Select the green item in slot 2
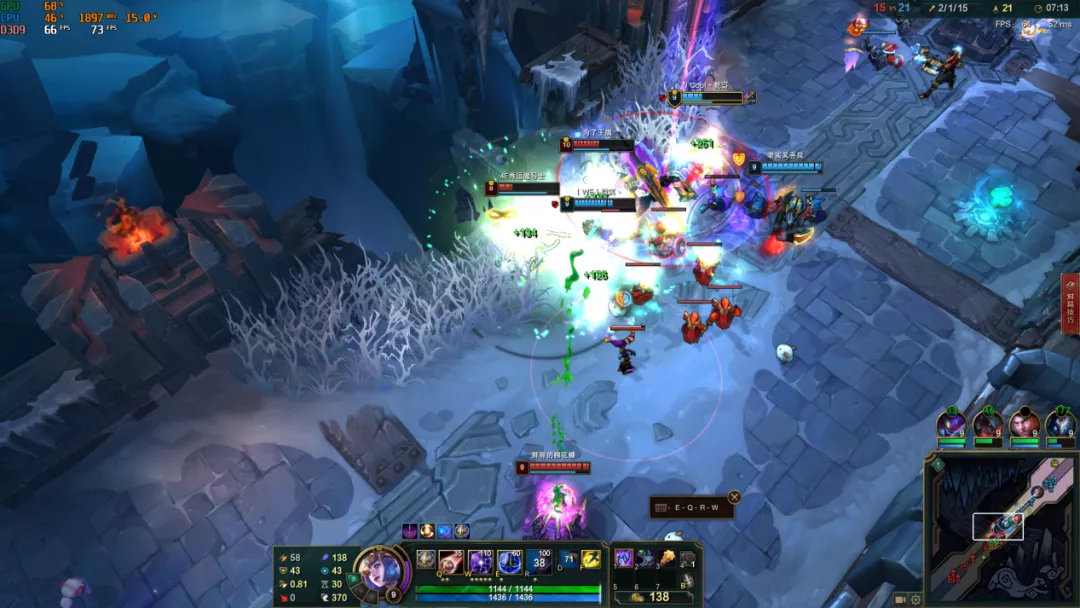Screen dimensions: 1080x608 (645, 559)
